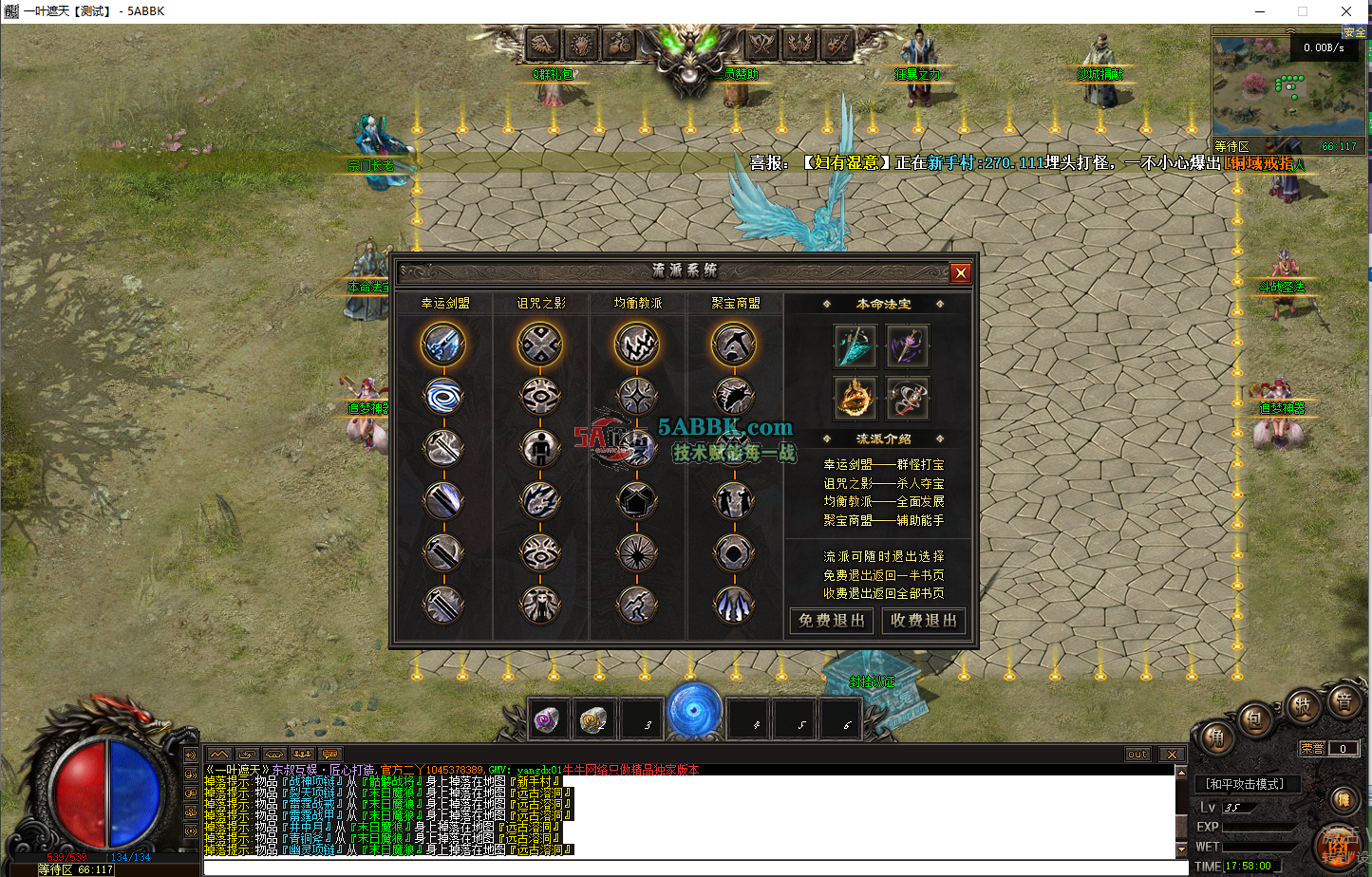Click the 免费退出 button
The height and width of the screenshot is (877, 1372).
pos(831,620)
